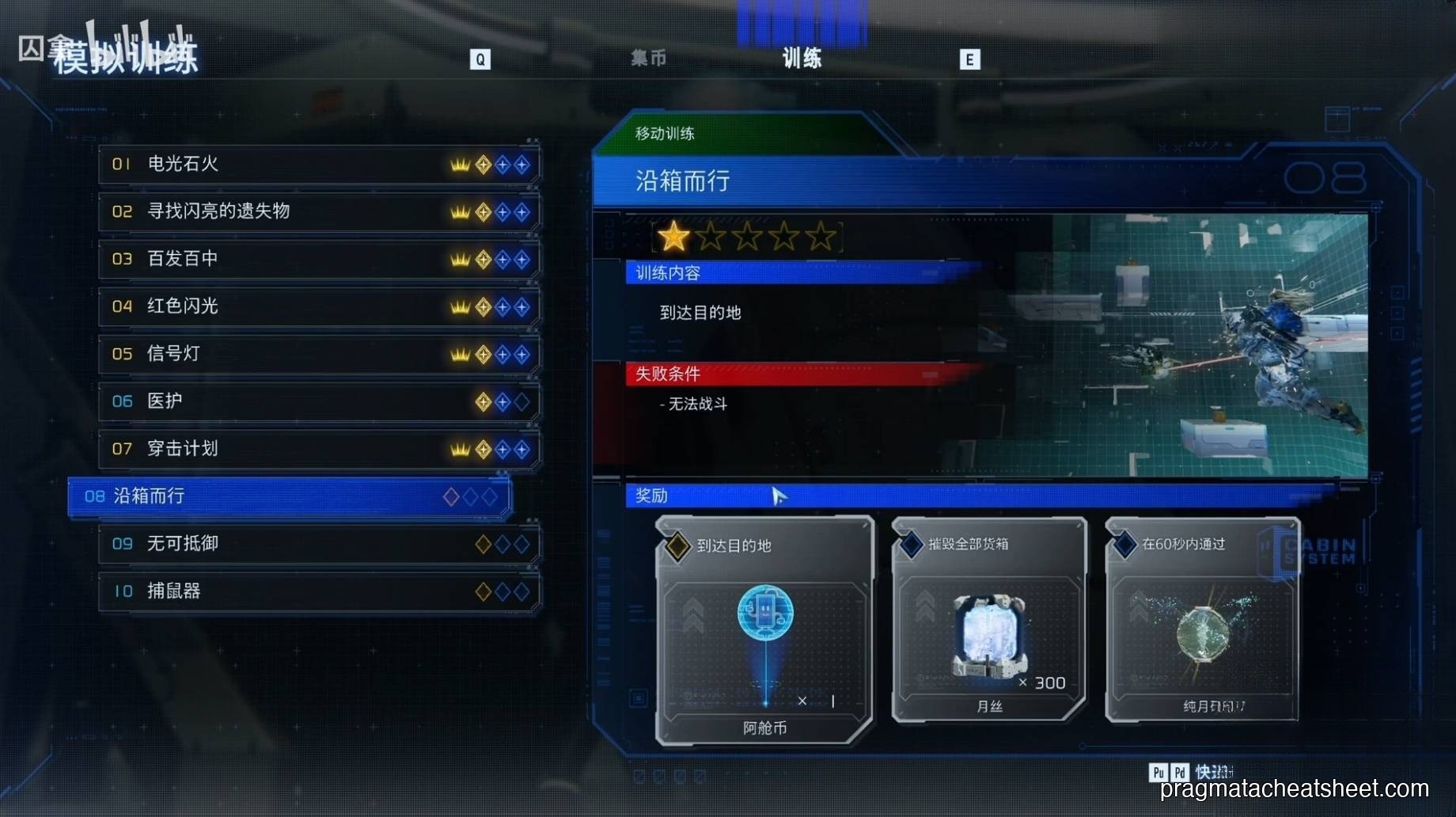Click the Pu page-up prompt icon
Screen dimensions: 1456x817
[1158, 772]
